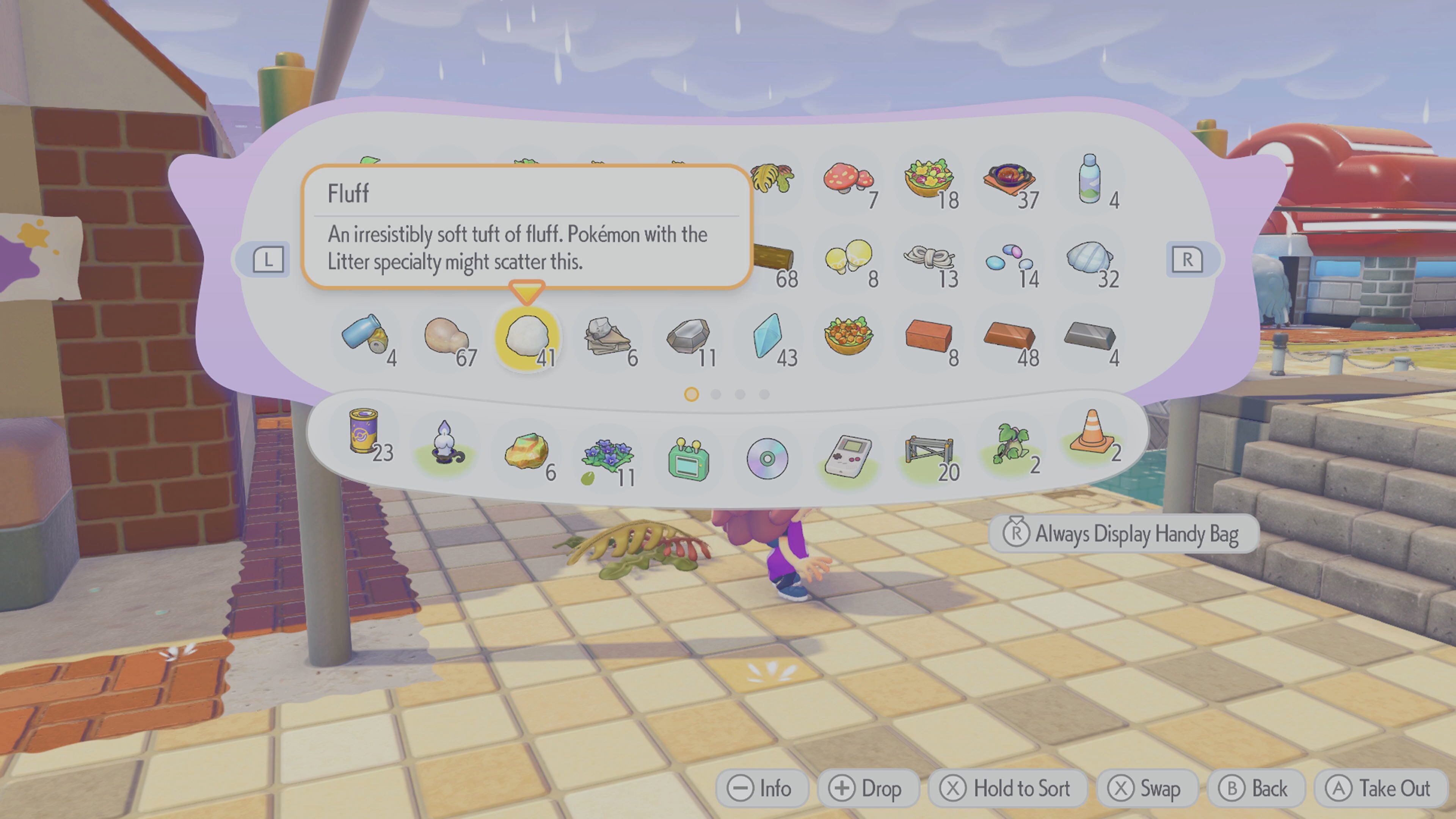Pick the orange traffic cone
Screen dimensions: 1456x819
[1092, 432]
